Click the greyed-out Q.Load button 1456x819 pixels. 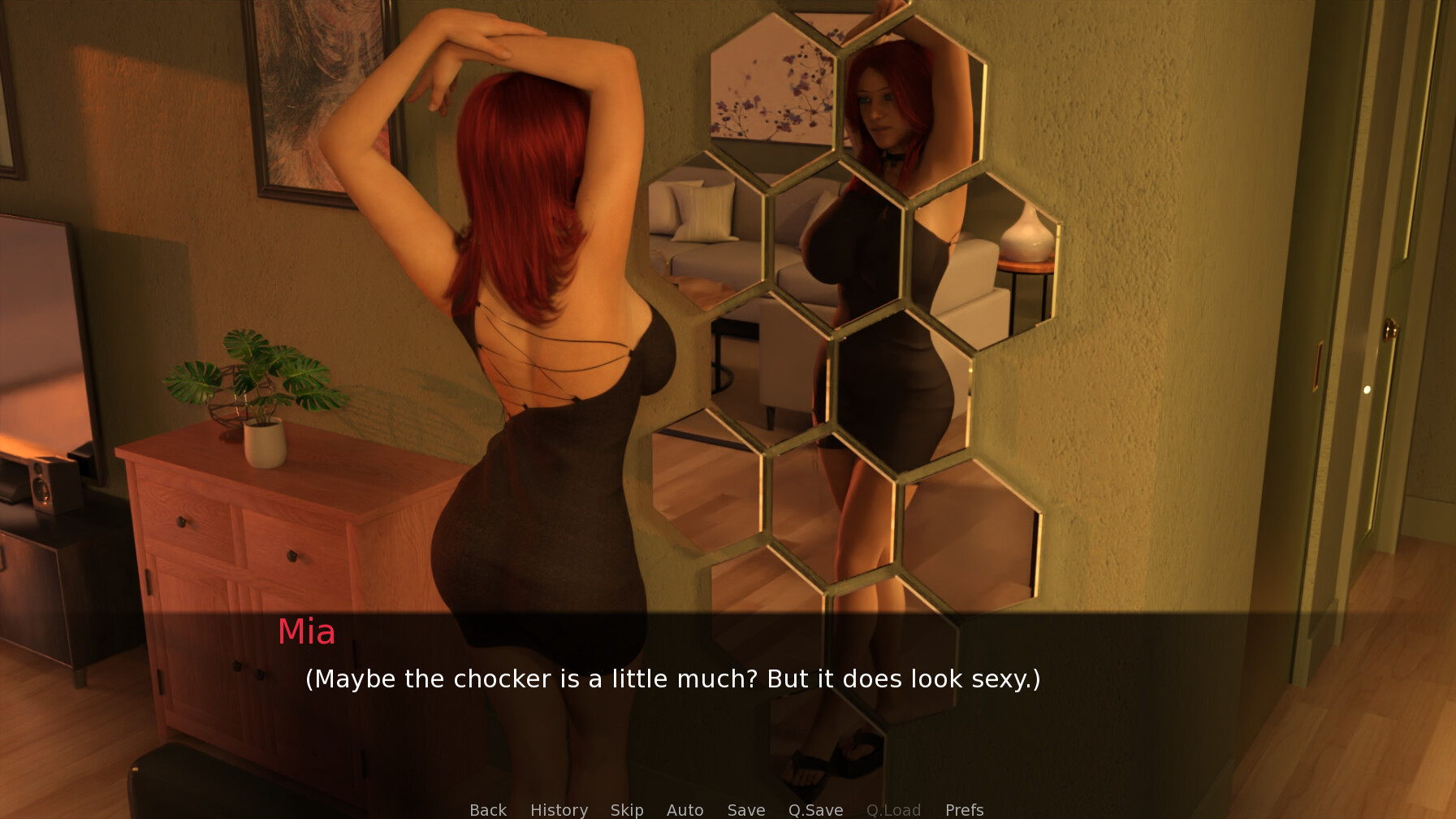click(x=893, y=809)
